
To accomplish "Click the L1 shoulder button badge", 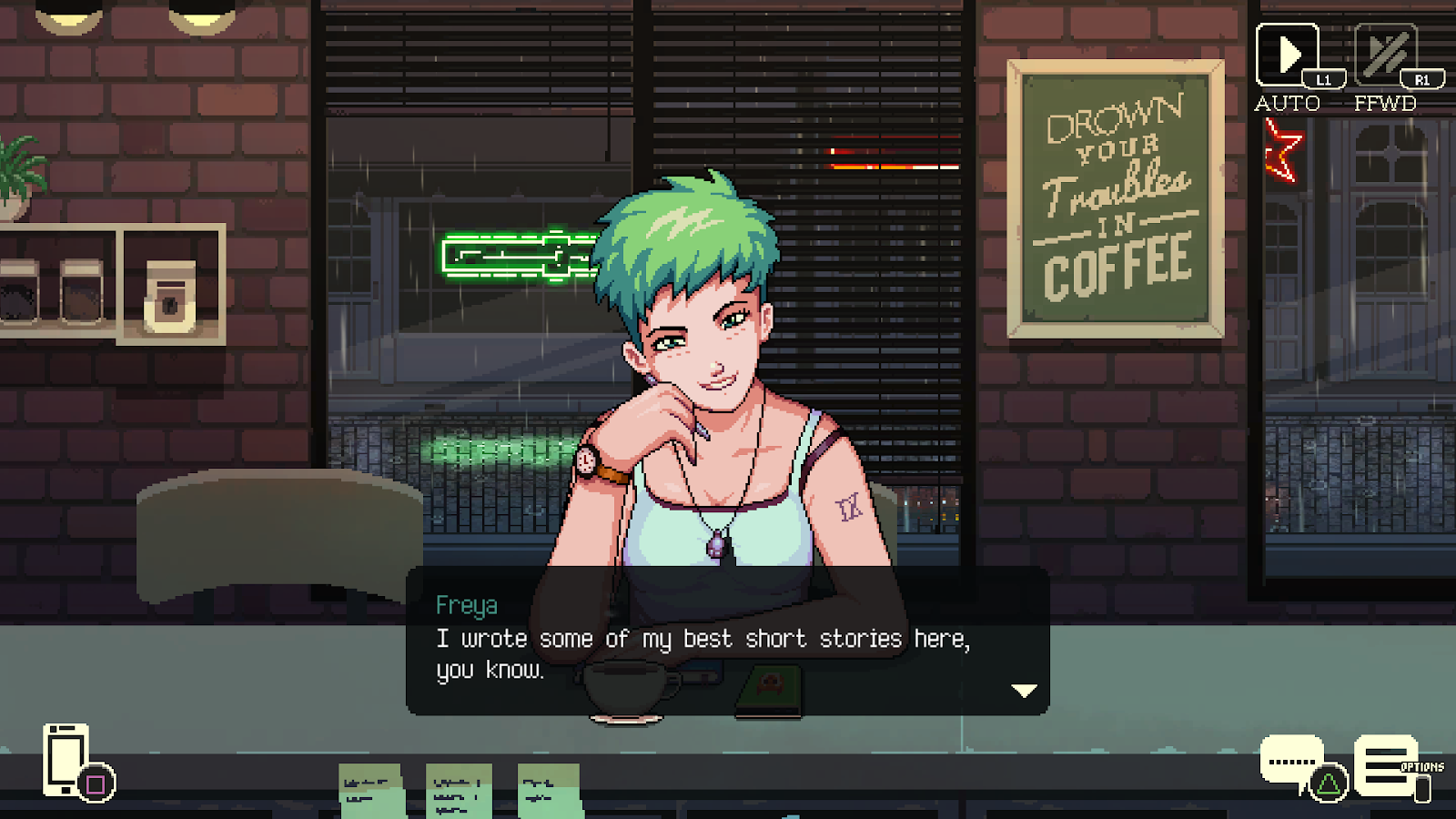I will coord(1324,79).
